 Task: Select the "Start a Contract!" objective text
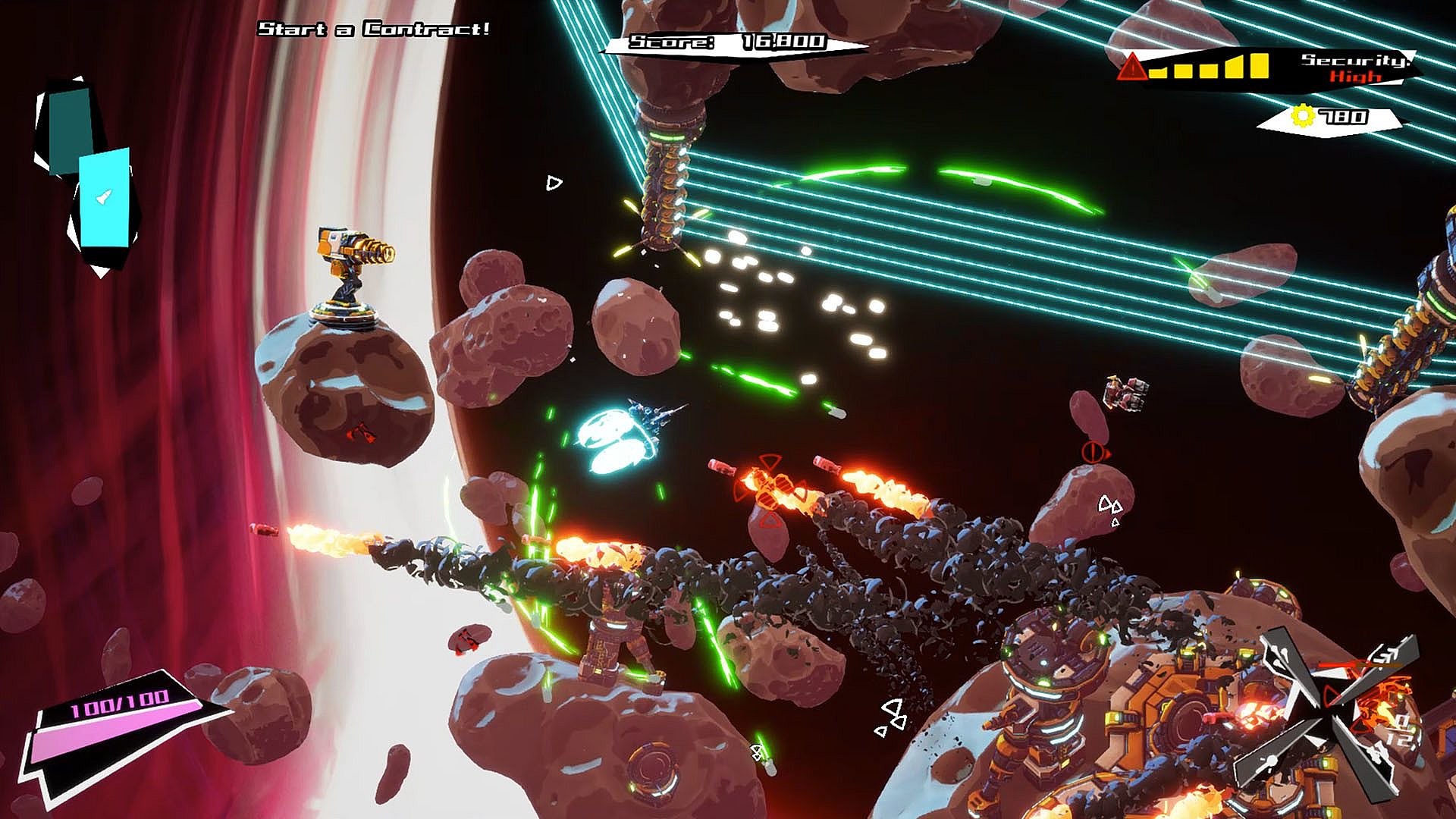[x=374, y=30]
